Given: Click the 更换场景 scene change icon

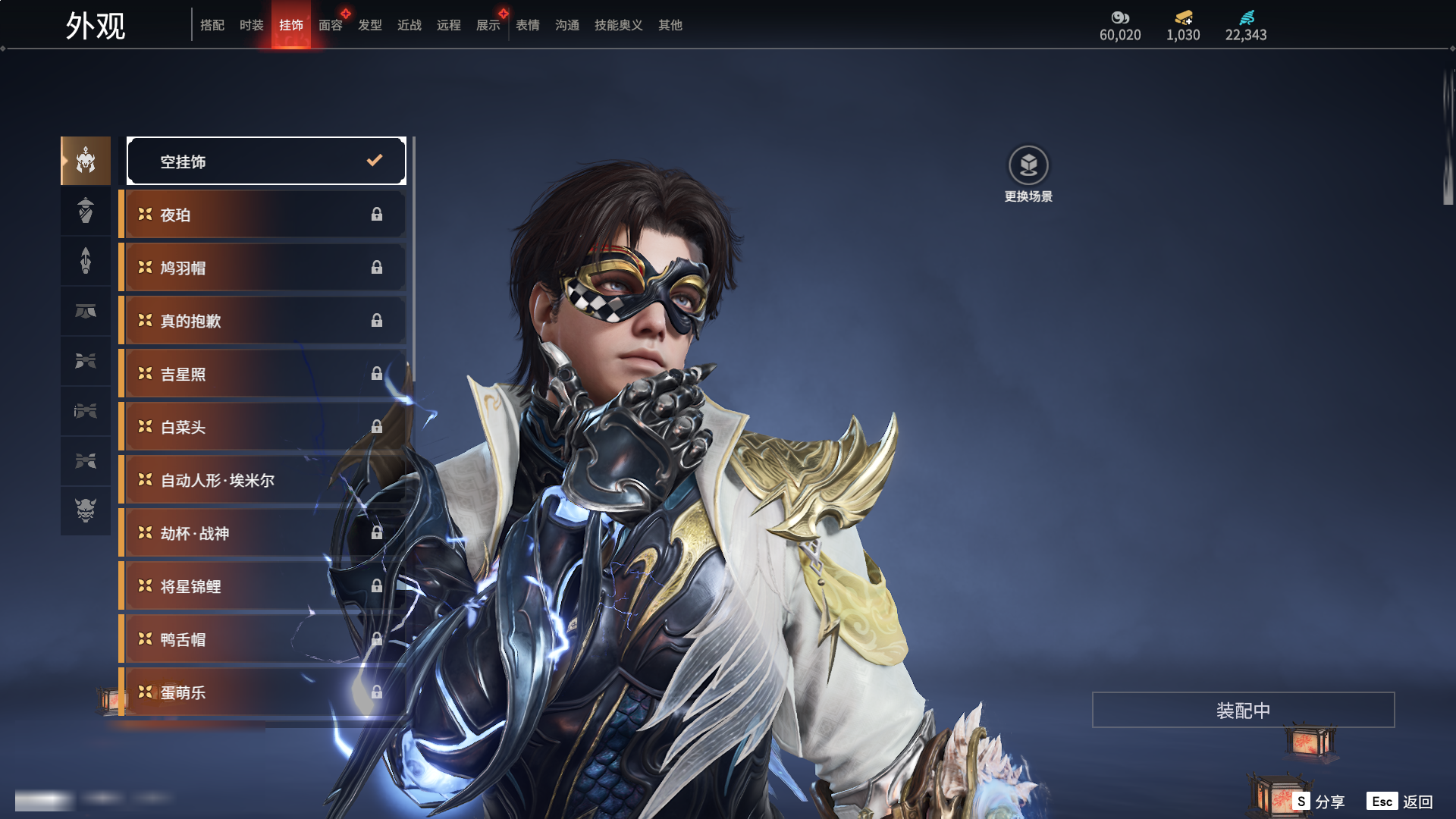Looking at the screenshot, I should point(1028,165).
